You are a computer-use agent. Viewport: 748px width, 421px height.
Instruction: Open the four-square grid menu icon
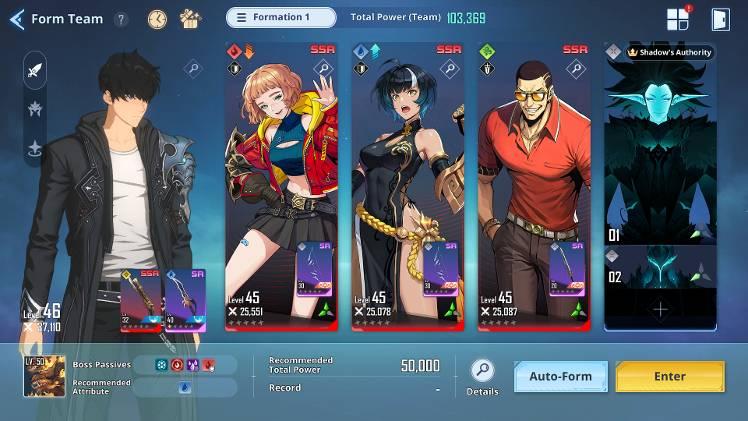point(677,19)
